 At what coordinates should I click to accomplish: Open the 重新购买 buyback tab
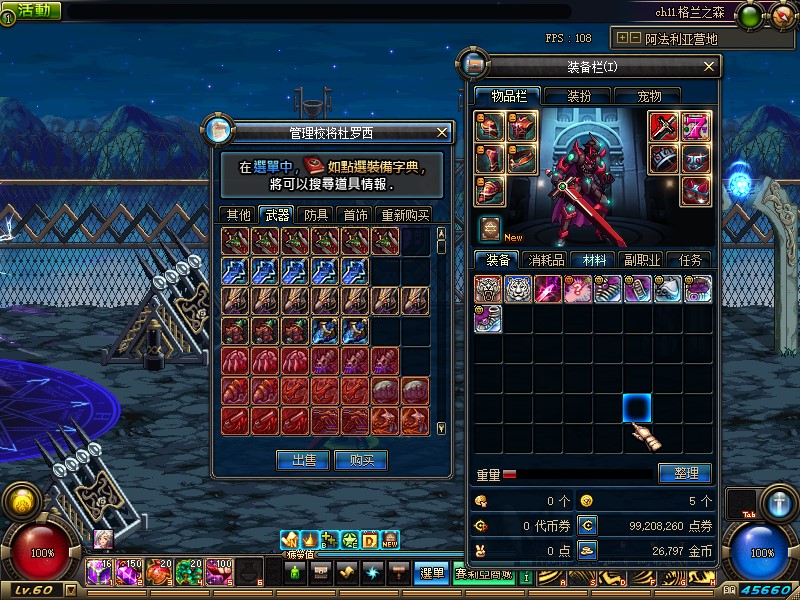pos(405,214)
